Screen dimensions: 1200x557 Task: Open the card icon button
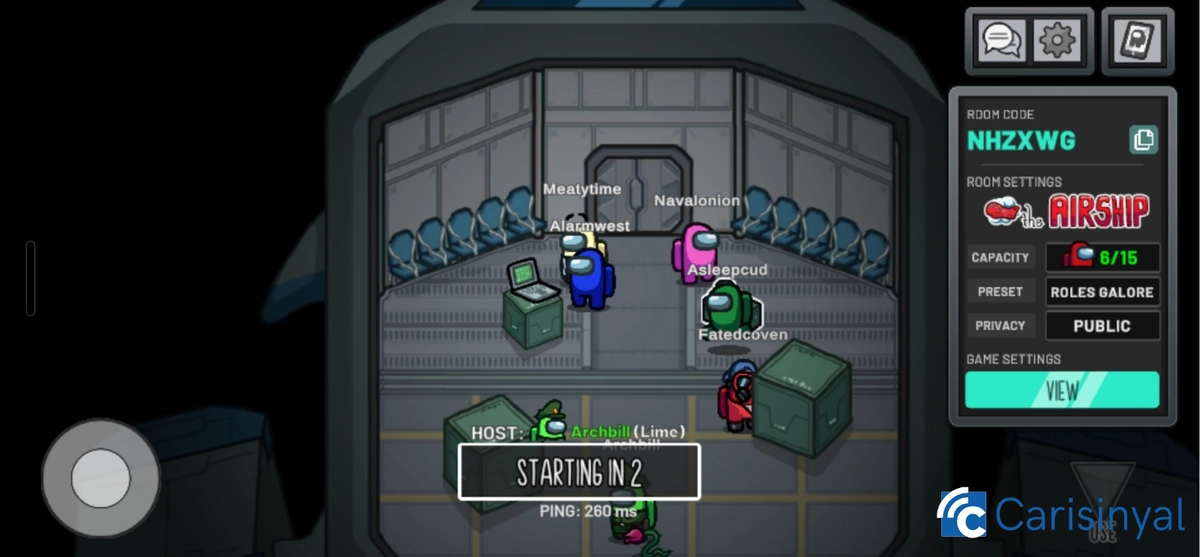click(1137, 40)
